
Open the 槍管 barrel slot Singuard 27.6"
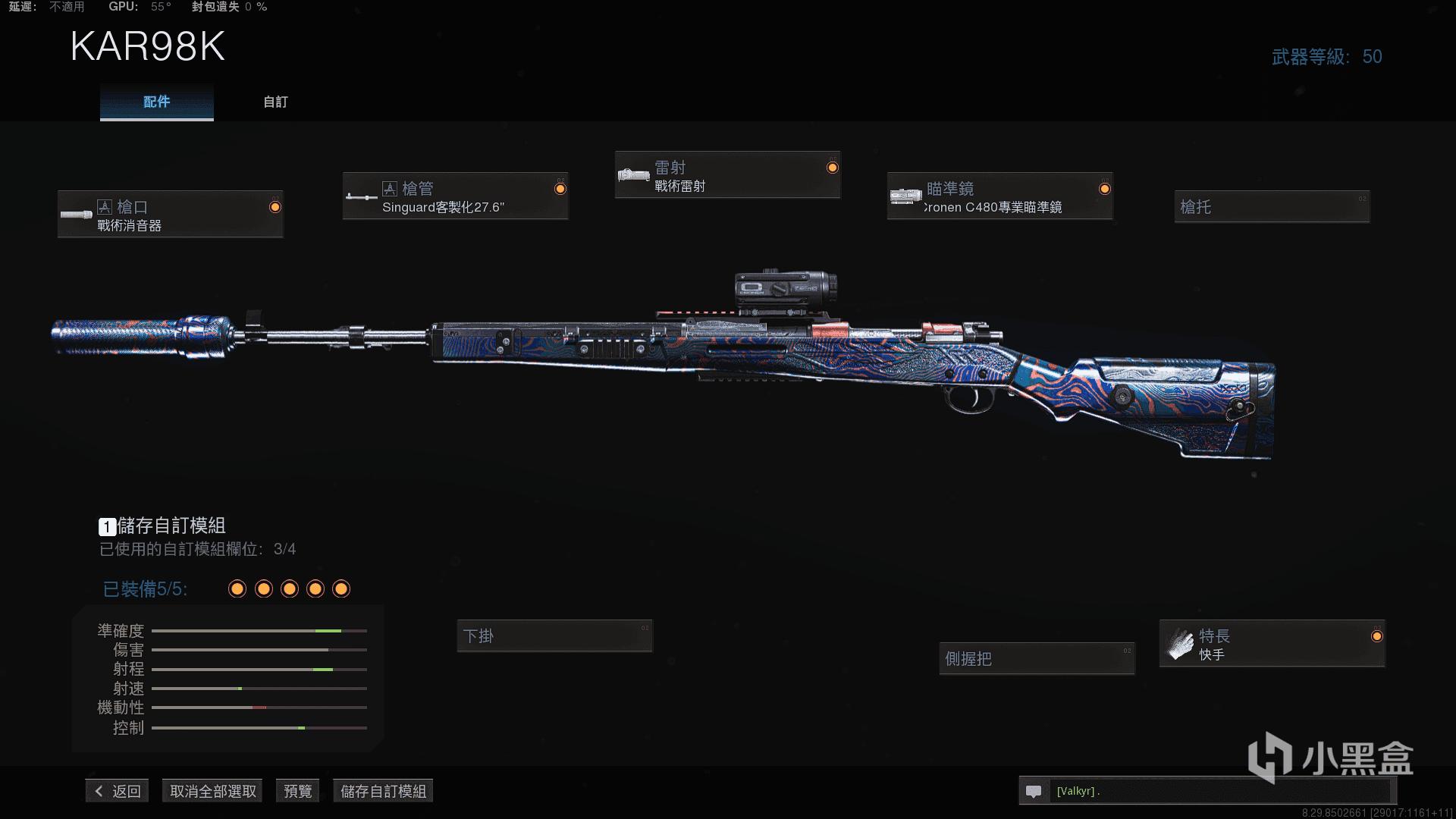pos(455,196)
